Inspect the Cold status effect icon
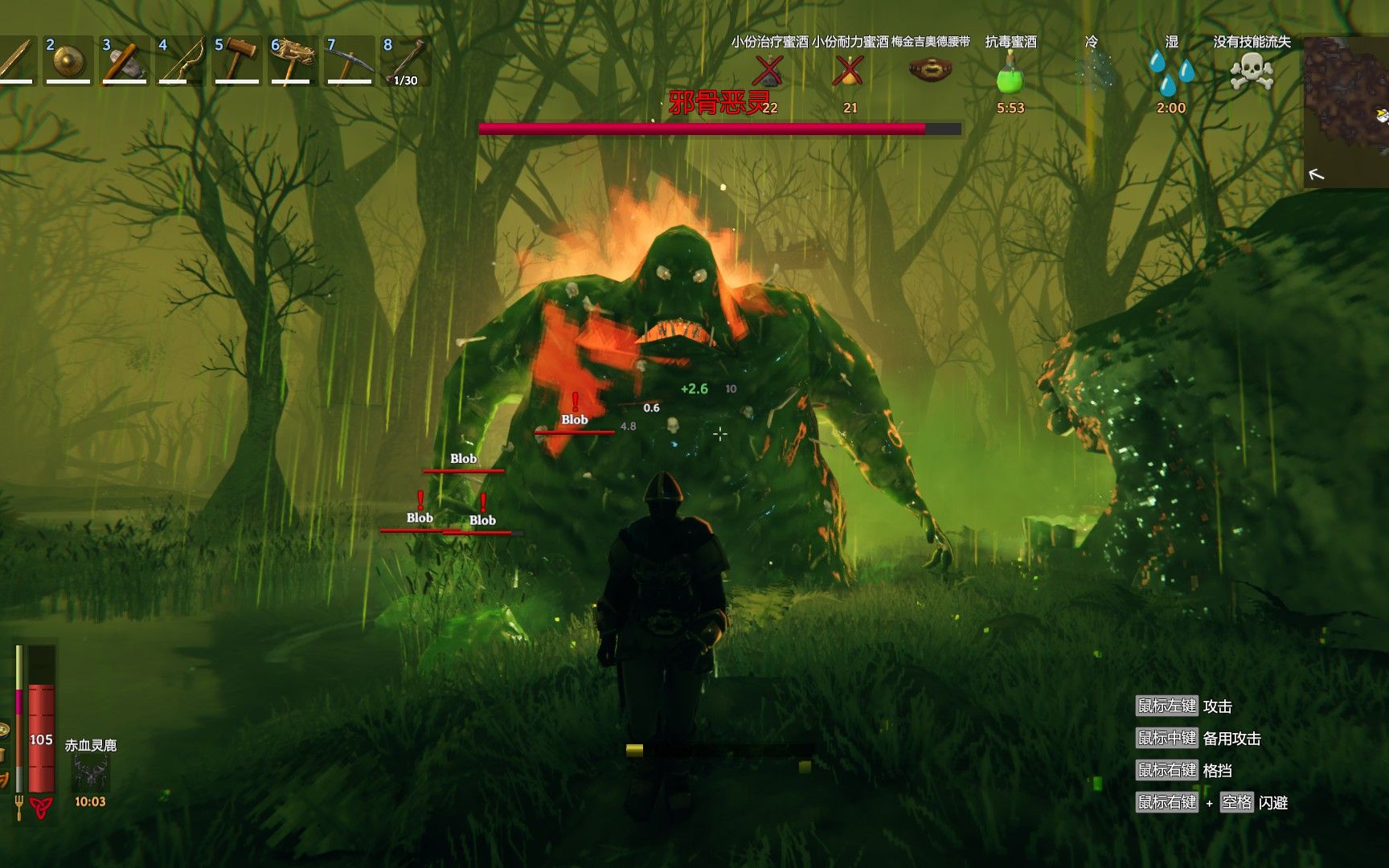Image resolution: width=1389 pixels, height=868 pixels. point(1091,71)
